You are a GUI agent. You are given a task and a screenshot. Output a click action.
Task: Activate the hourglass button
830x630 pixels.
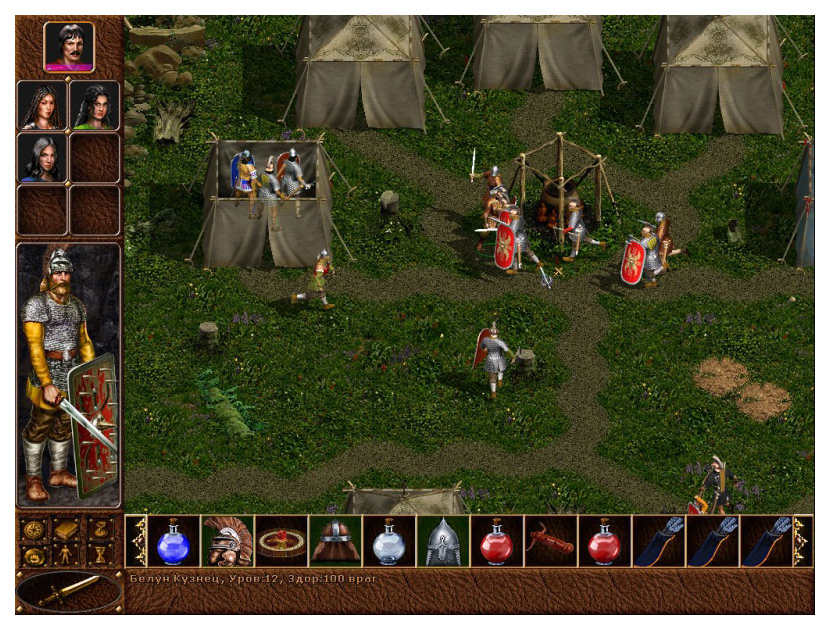click(x=102, y=554)
